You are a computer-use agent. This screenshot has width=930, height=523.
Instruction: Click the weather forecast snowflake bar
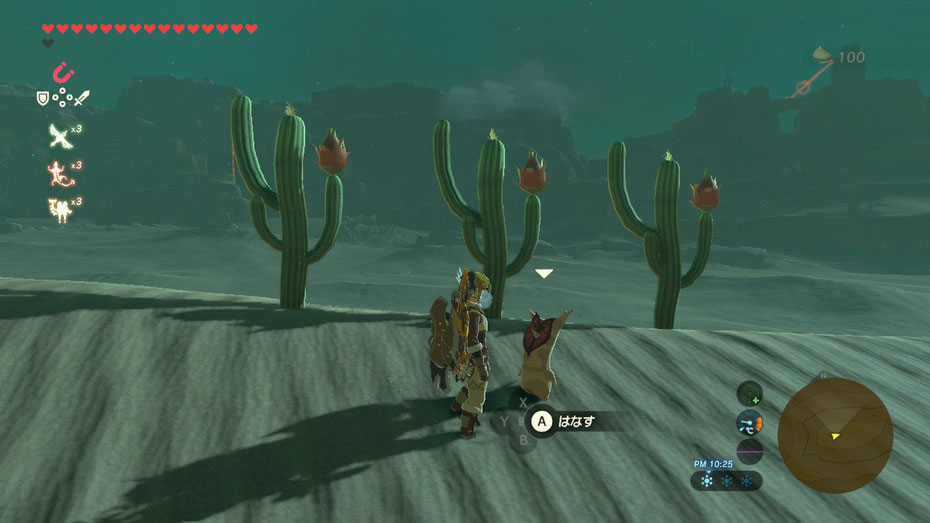click(x=727, y=481)
